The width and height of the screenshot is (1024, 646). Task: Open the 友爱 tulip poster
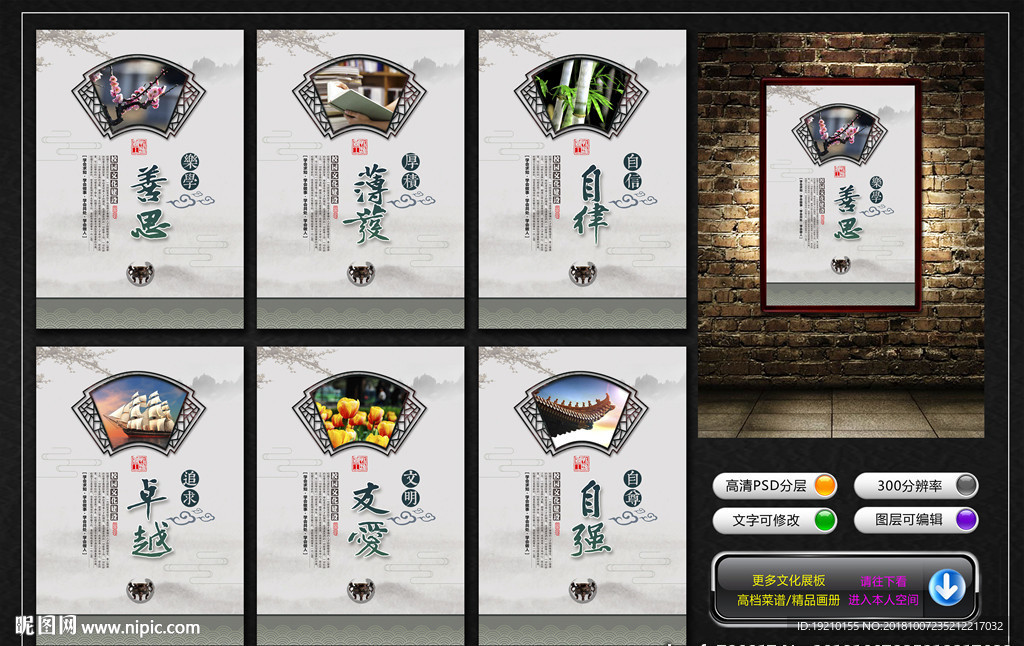point(360,490)
